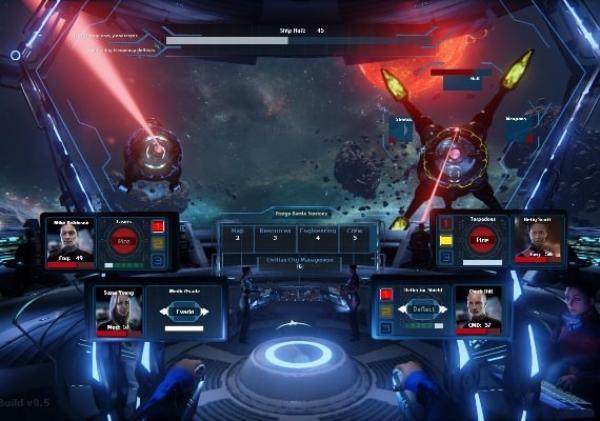This screenshot has width=600, height=421.
Task: Select Sonja Young's crew portrait
Action: coord(119,311)
